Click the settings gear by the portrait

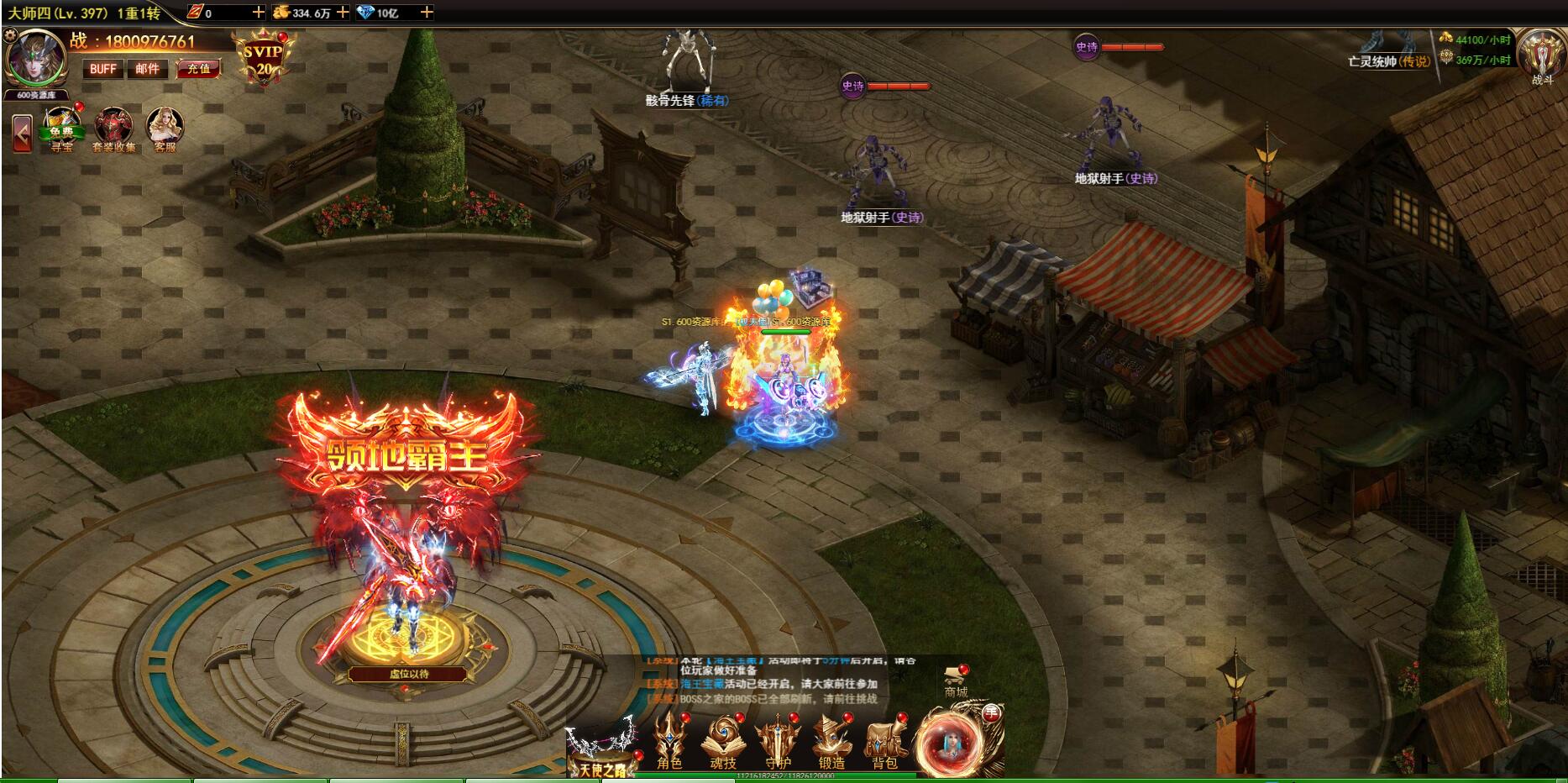click(x=10, y=35)
